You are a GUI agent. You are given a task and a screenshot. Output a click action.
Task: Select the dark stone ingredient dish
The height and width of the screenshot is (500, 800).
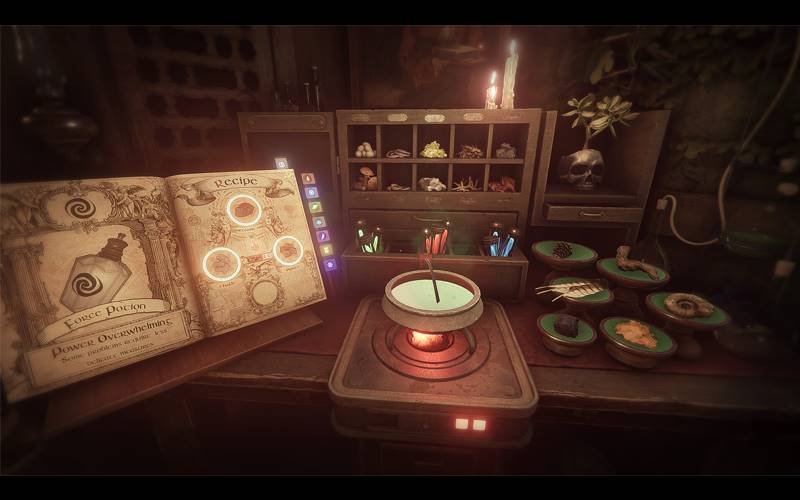tap(567, 326)
